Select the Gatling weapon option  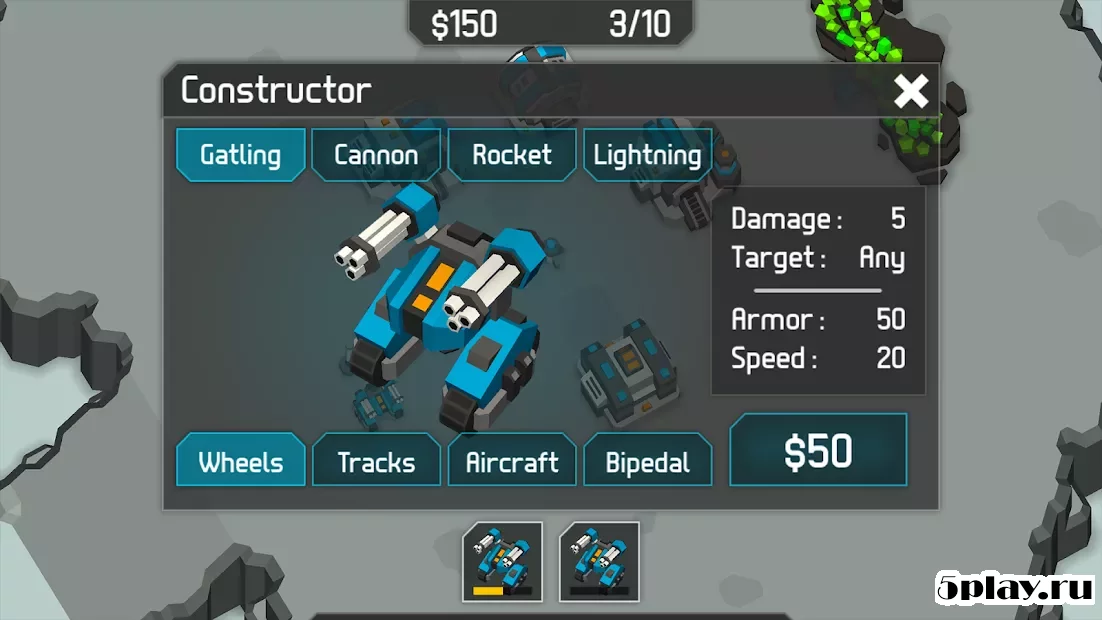240,155
